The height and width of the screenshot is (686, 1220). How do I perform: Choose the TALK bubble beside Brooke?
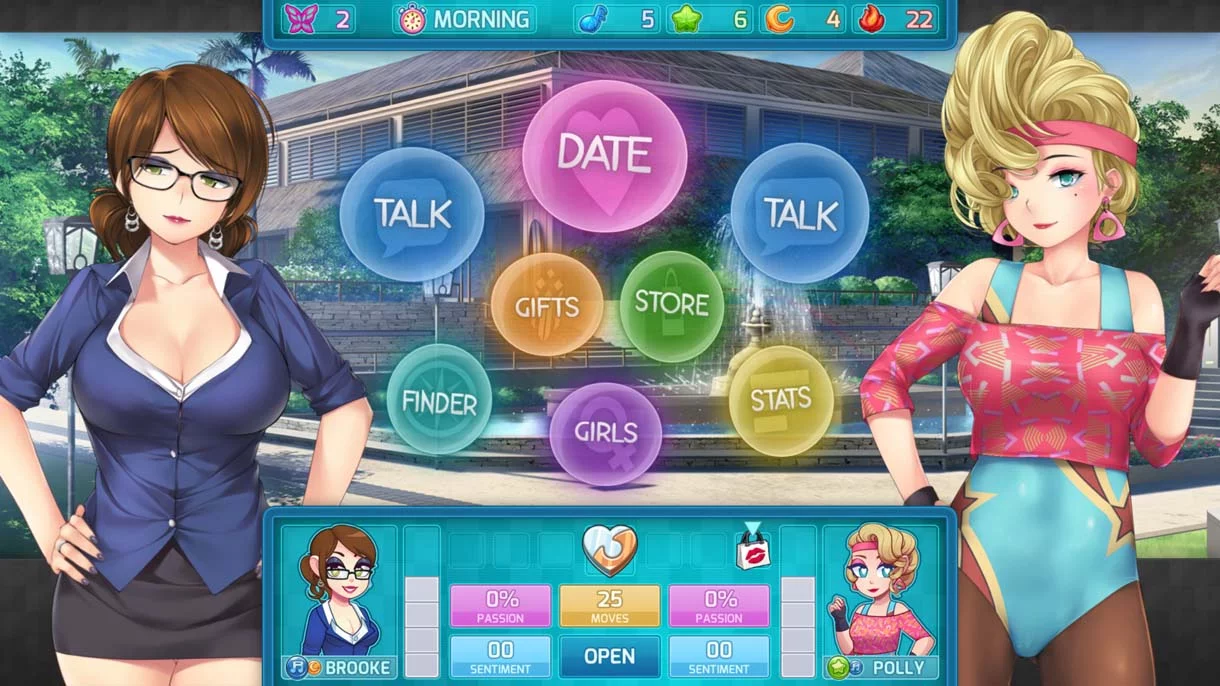pos(412,214)
